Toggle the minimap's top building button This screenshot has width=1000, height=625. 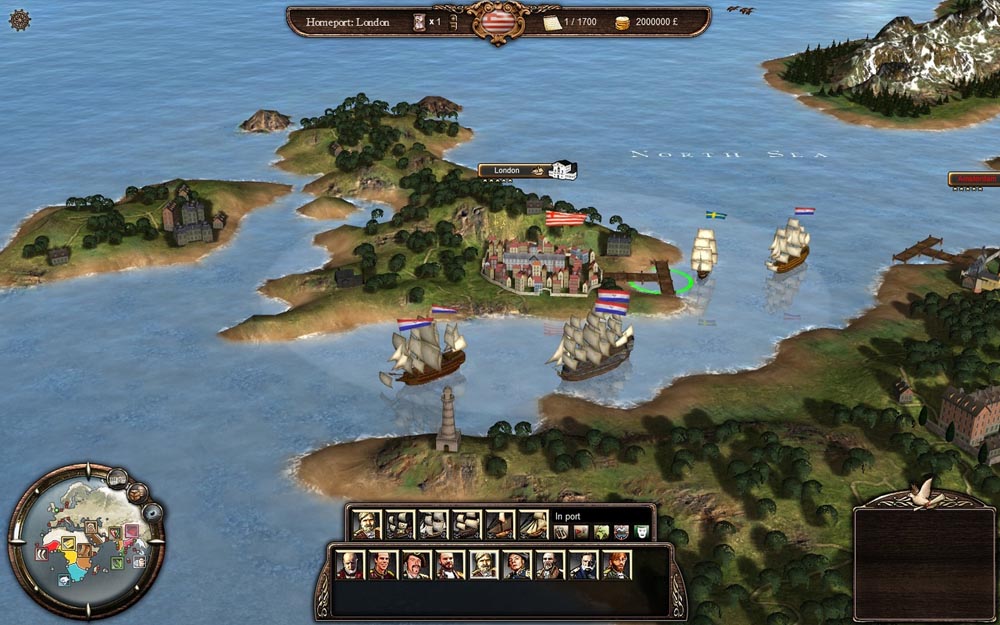117,479
